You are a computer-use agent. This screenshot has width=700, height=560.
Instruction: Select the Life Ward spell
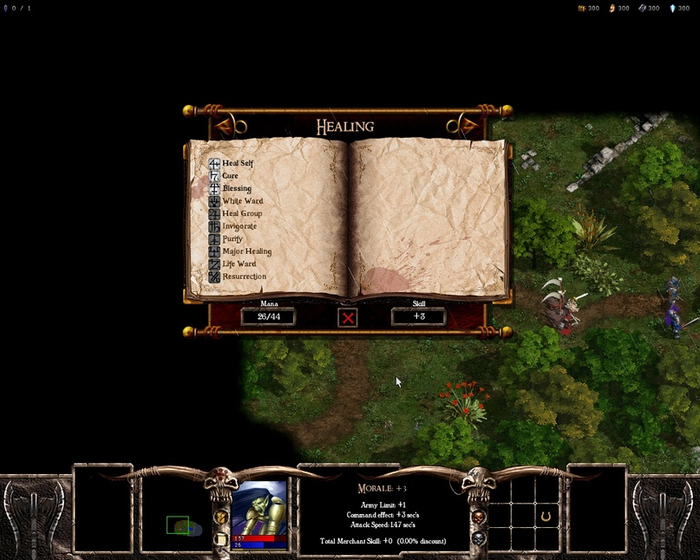238,264
